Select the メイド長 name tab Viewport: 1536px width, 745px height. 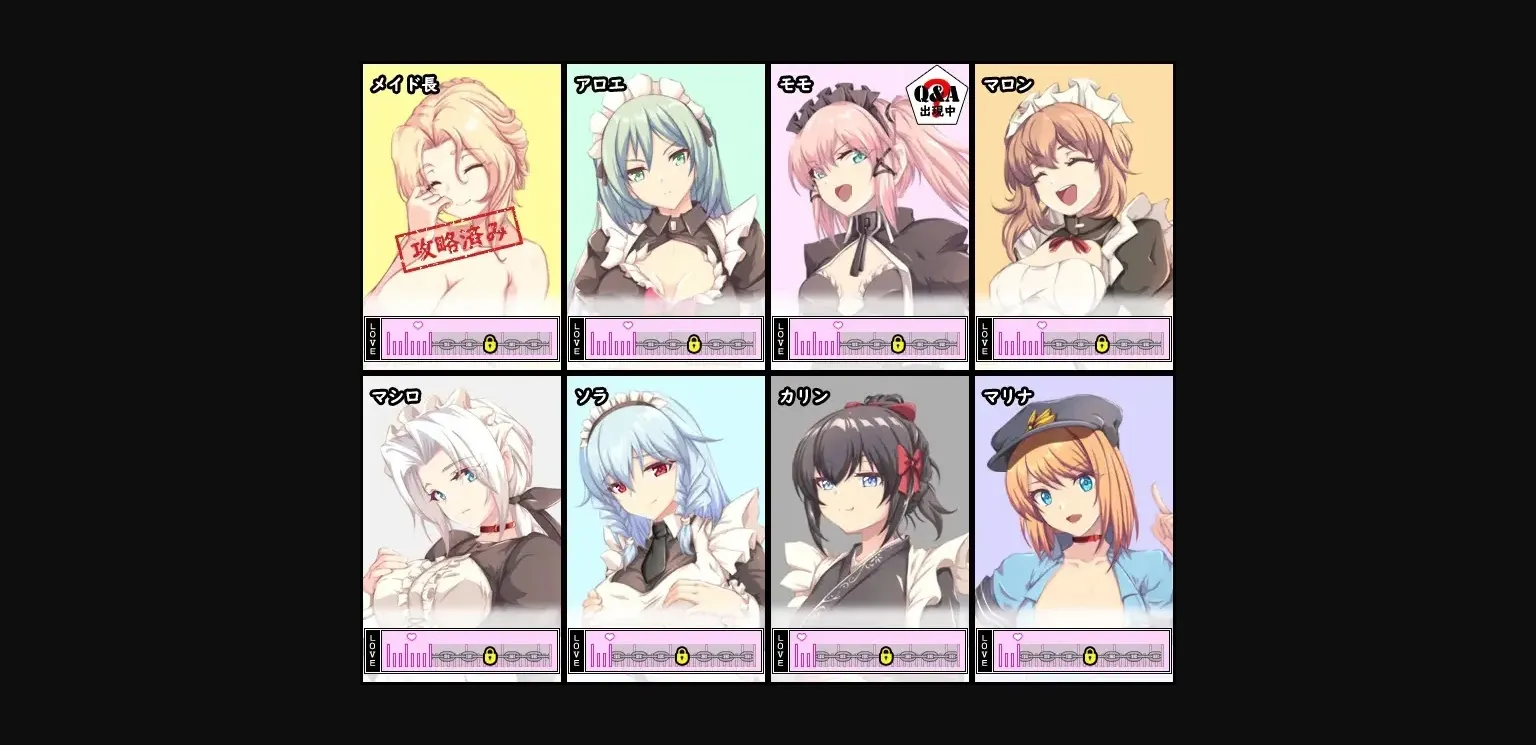pyautogui.click(x=404, y=86)
